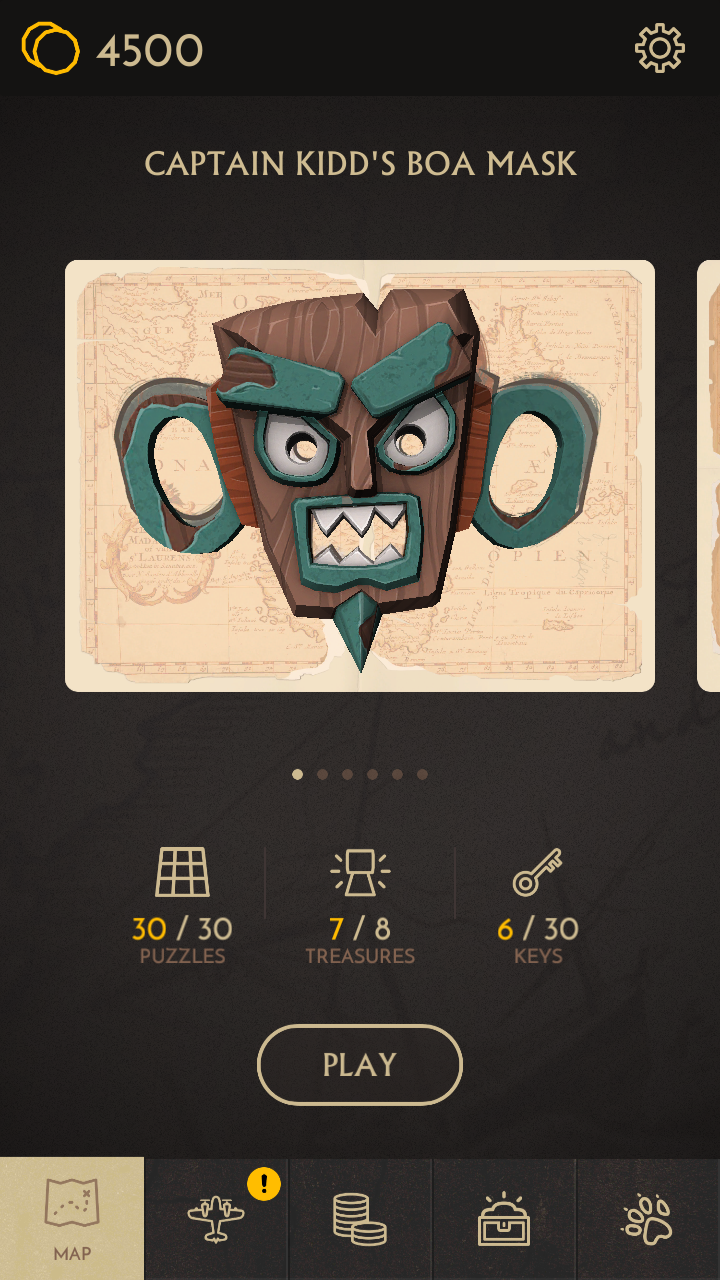Open settings with the gear icon
Image resolution: width=720 pixels, height=1280 pixels.
pos(660,48)
